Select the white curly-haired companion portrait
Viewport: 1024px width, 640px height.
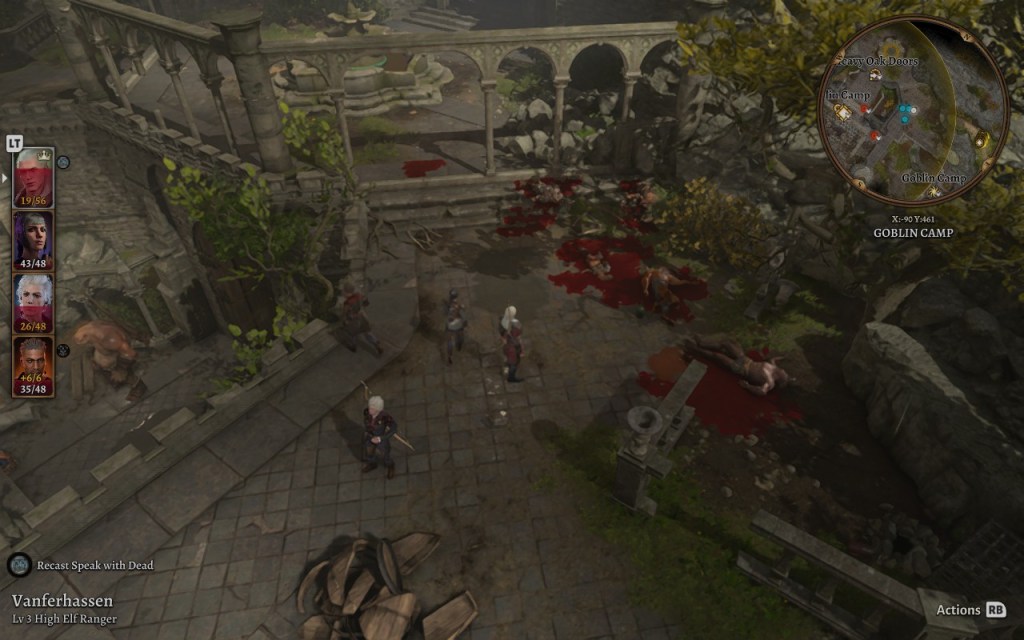tap(33, 302)
